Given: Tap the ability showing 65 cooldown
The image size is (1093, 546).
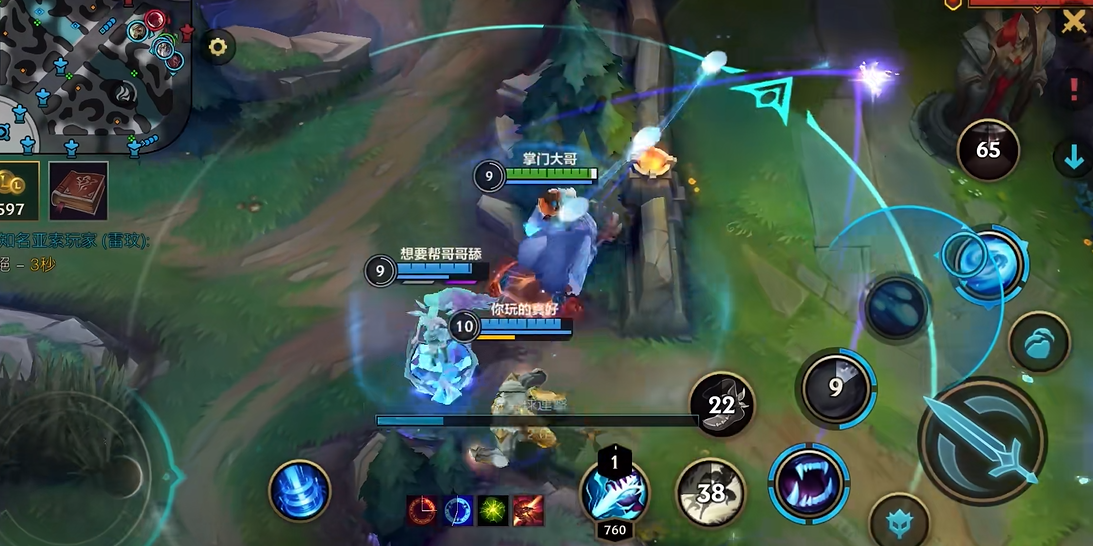Looking at the screenshot, I should tap(988, 150).
